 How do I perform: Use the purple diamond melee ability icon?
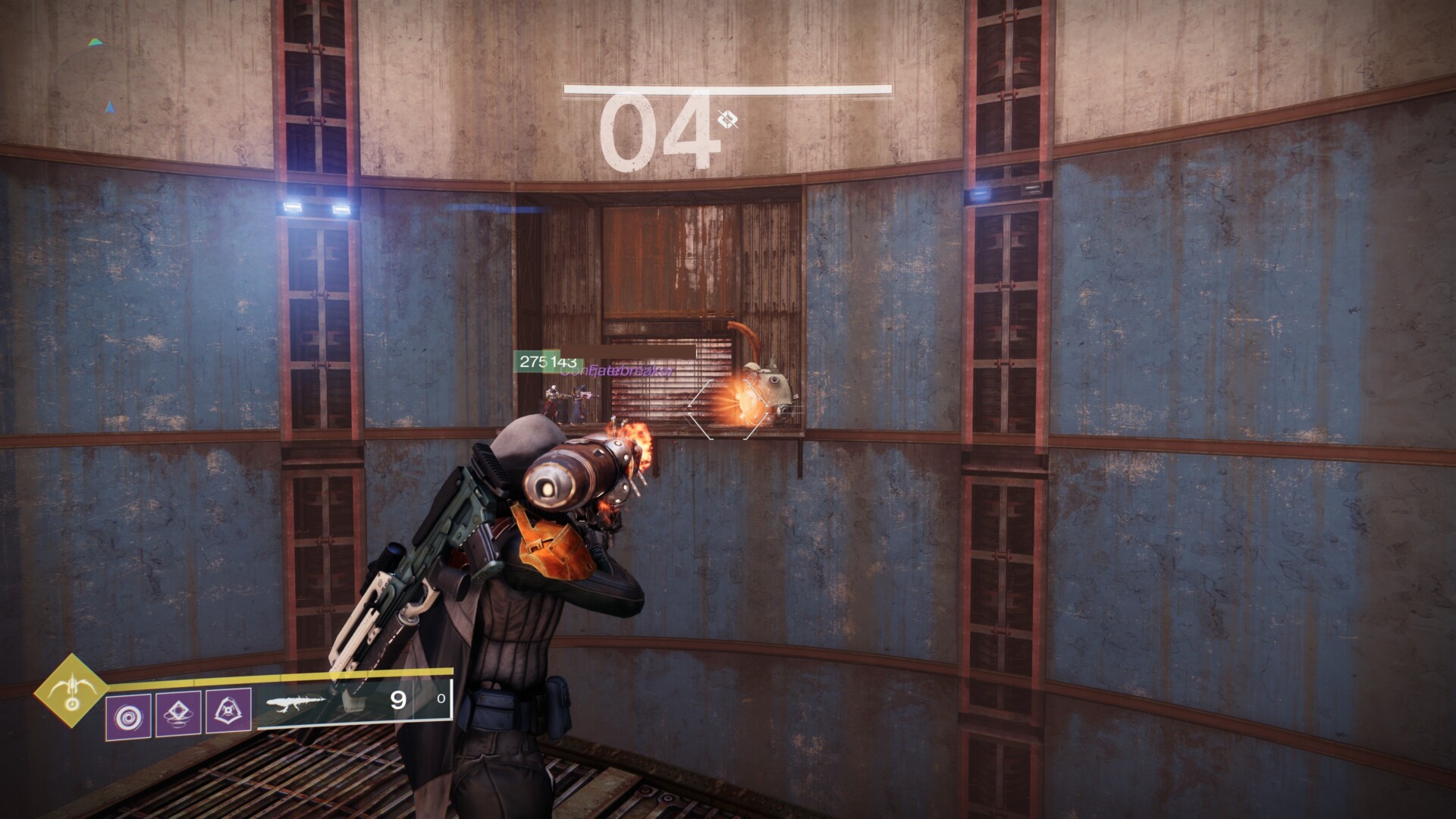[x=179, y=714]
